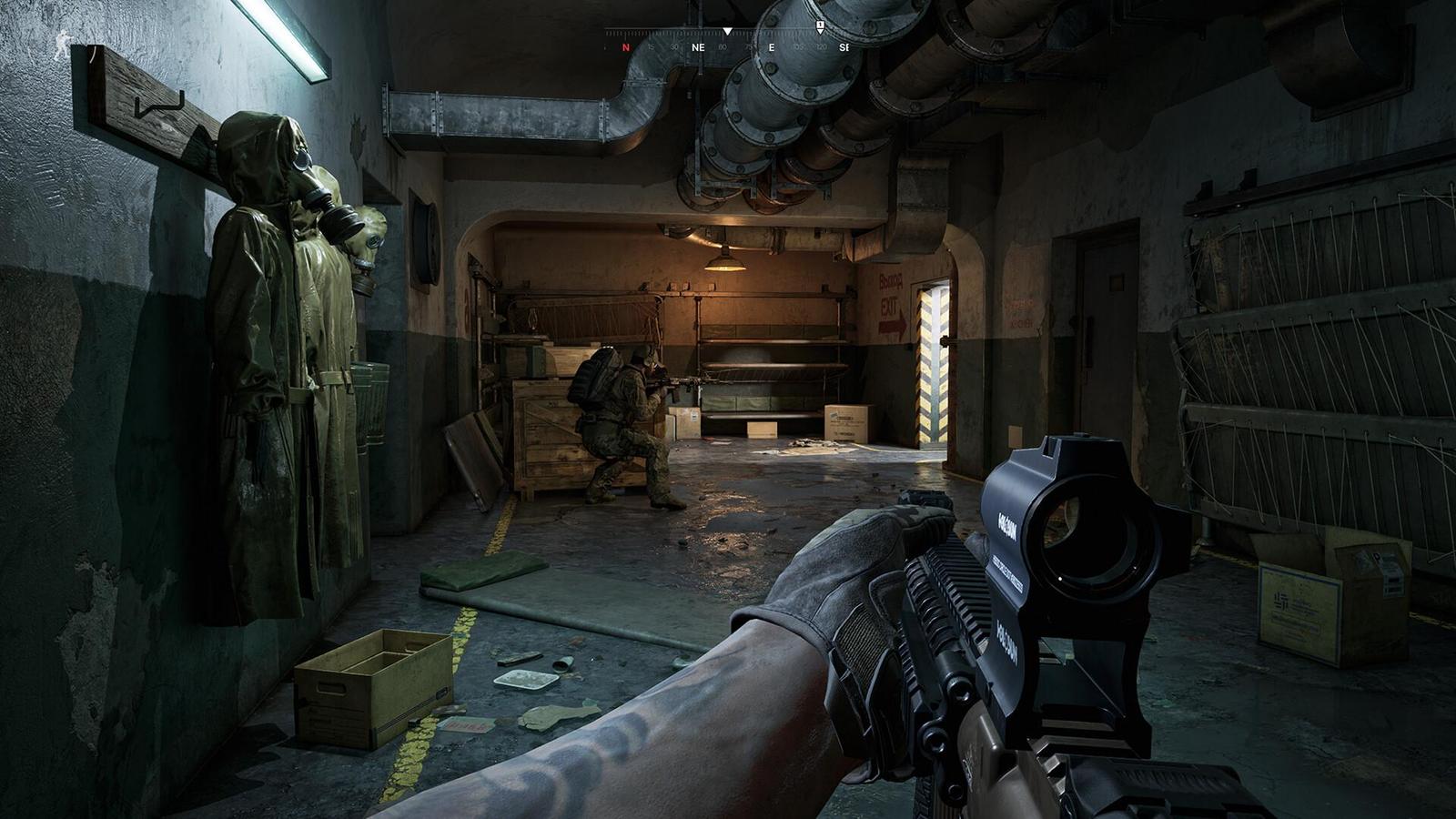Click the 120 tick mark on the compass
The image size is (1456, 819).
pos(821,47)
